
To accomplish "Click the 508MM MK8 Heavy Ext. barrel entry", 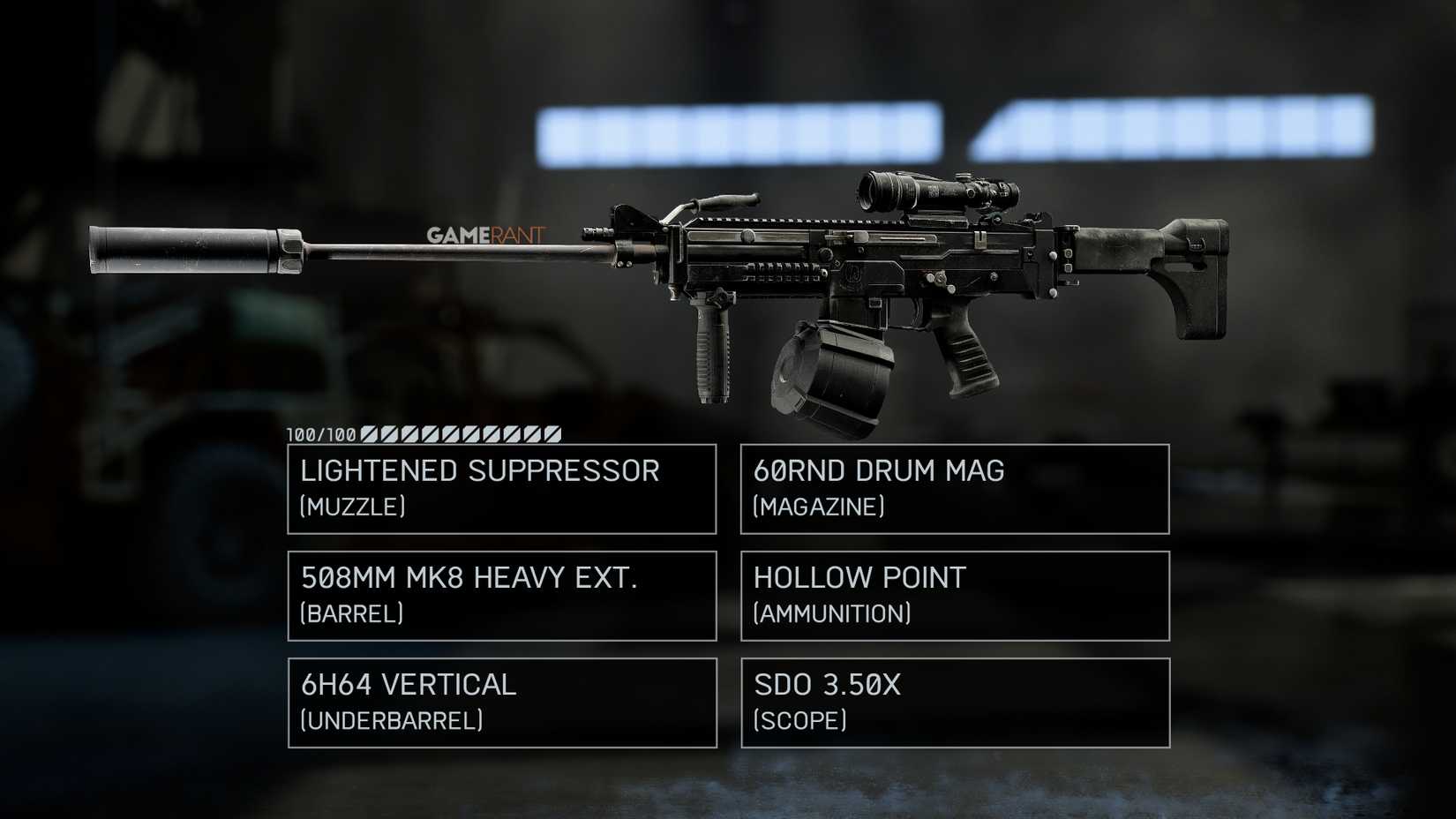I will [x=500, y=596].
